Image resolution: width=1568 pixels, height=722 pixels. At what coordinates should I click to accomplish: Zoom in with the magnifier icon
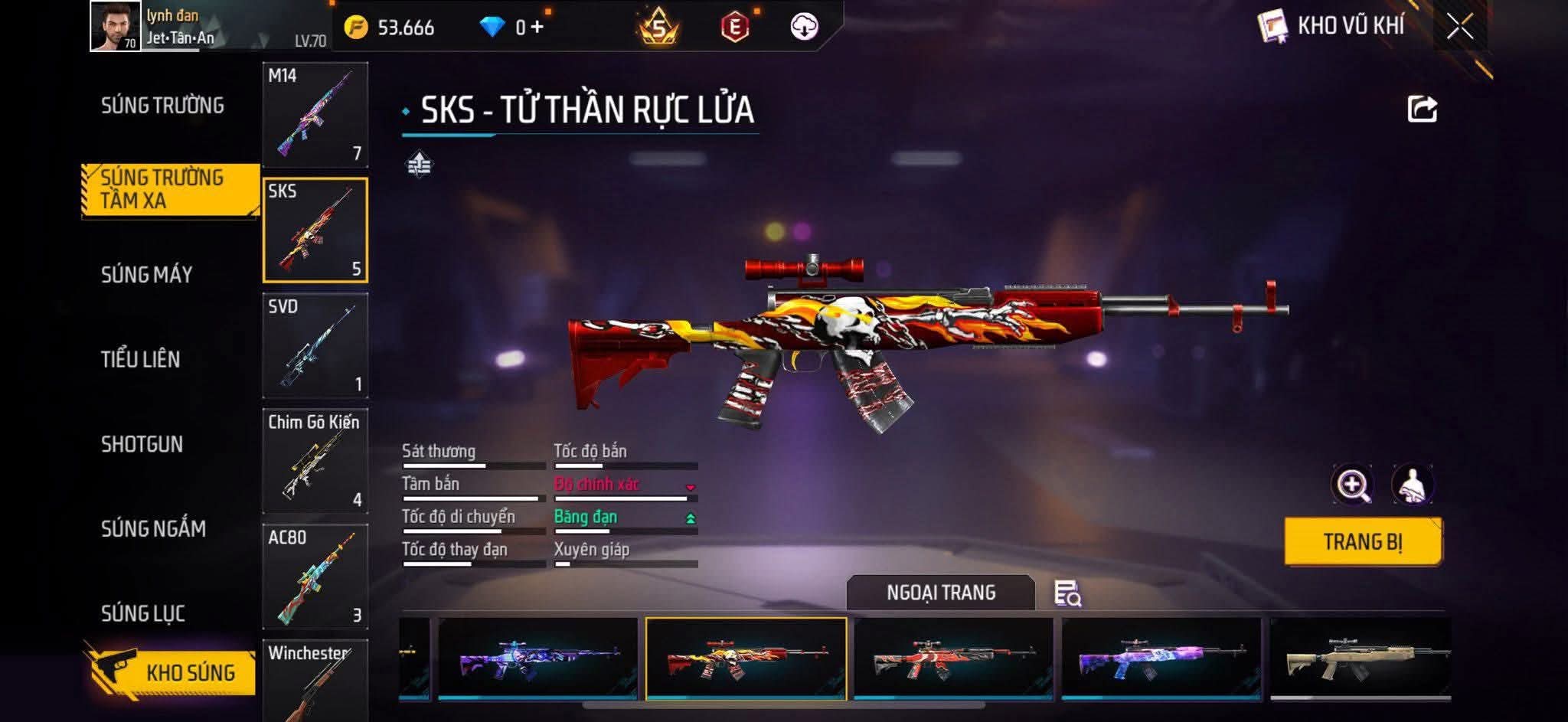tap(1352, 485)
